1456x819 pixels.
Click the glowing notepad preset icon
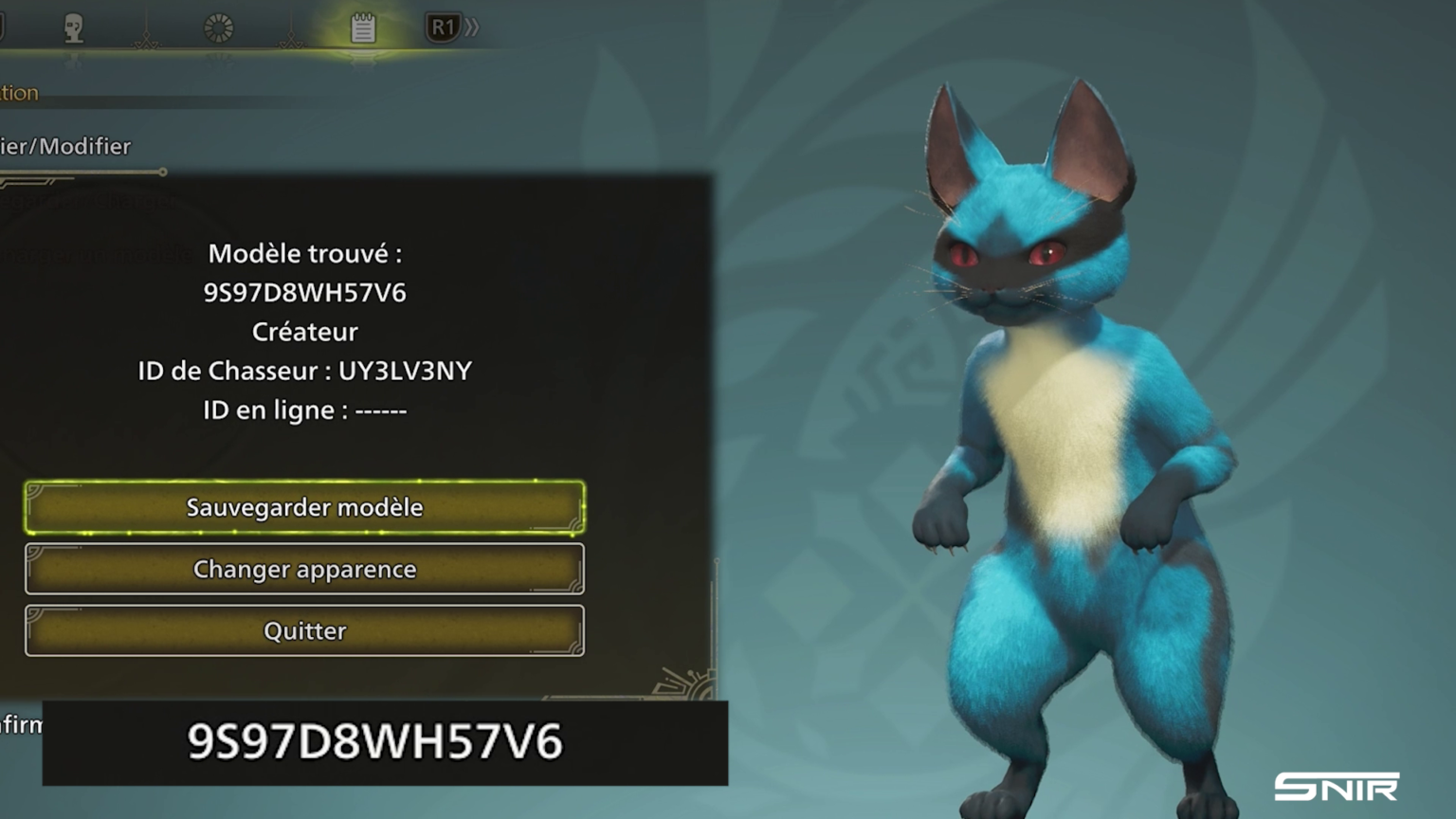[x=363, y=27]
